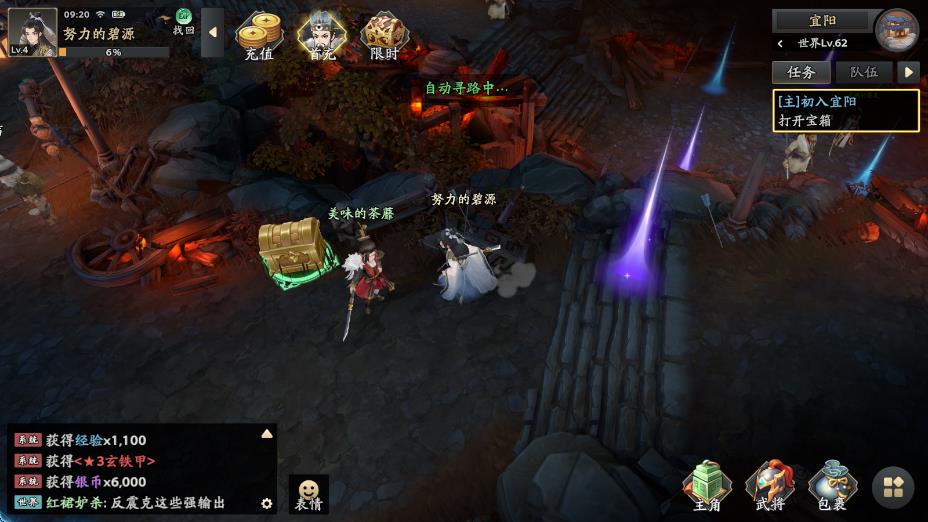This screenshot has height=522, width=928.
Task: Open the 首充 first-recharge offer
Action: click(321, 37)
